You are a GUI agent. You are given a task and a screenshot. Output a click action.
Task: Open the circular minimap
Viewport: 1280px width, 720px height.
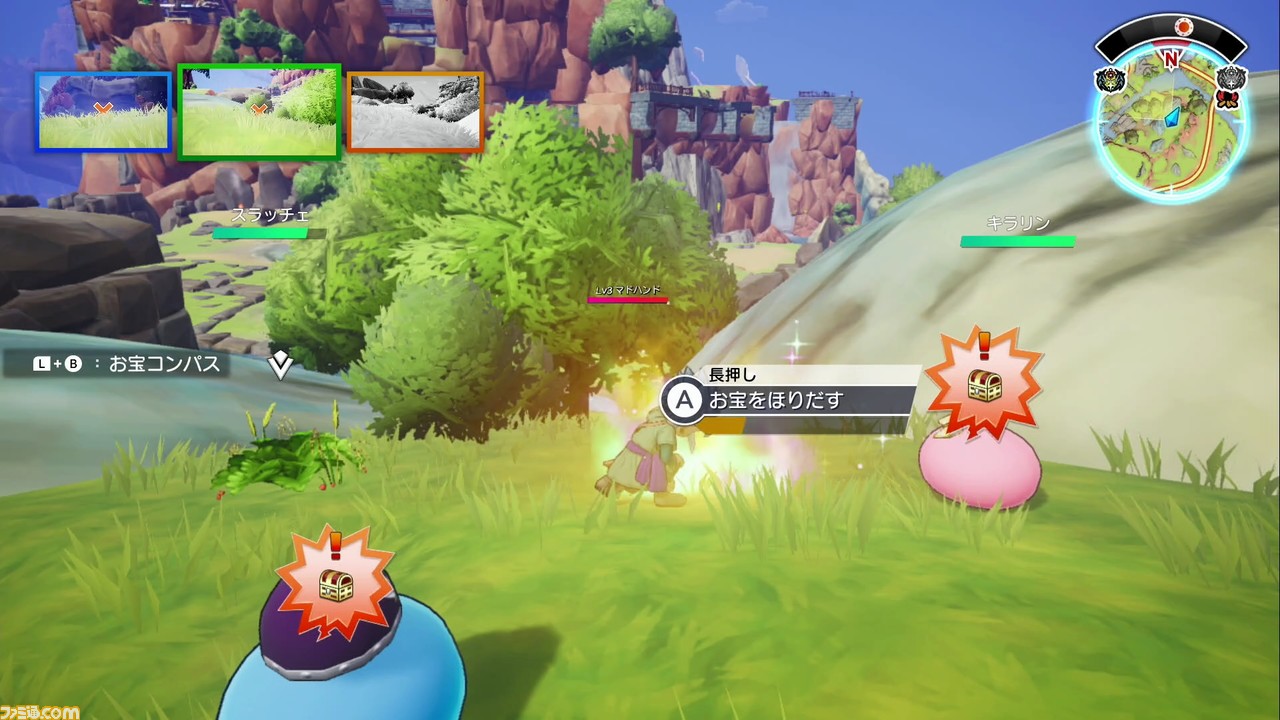(x=1171, y=125)
